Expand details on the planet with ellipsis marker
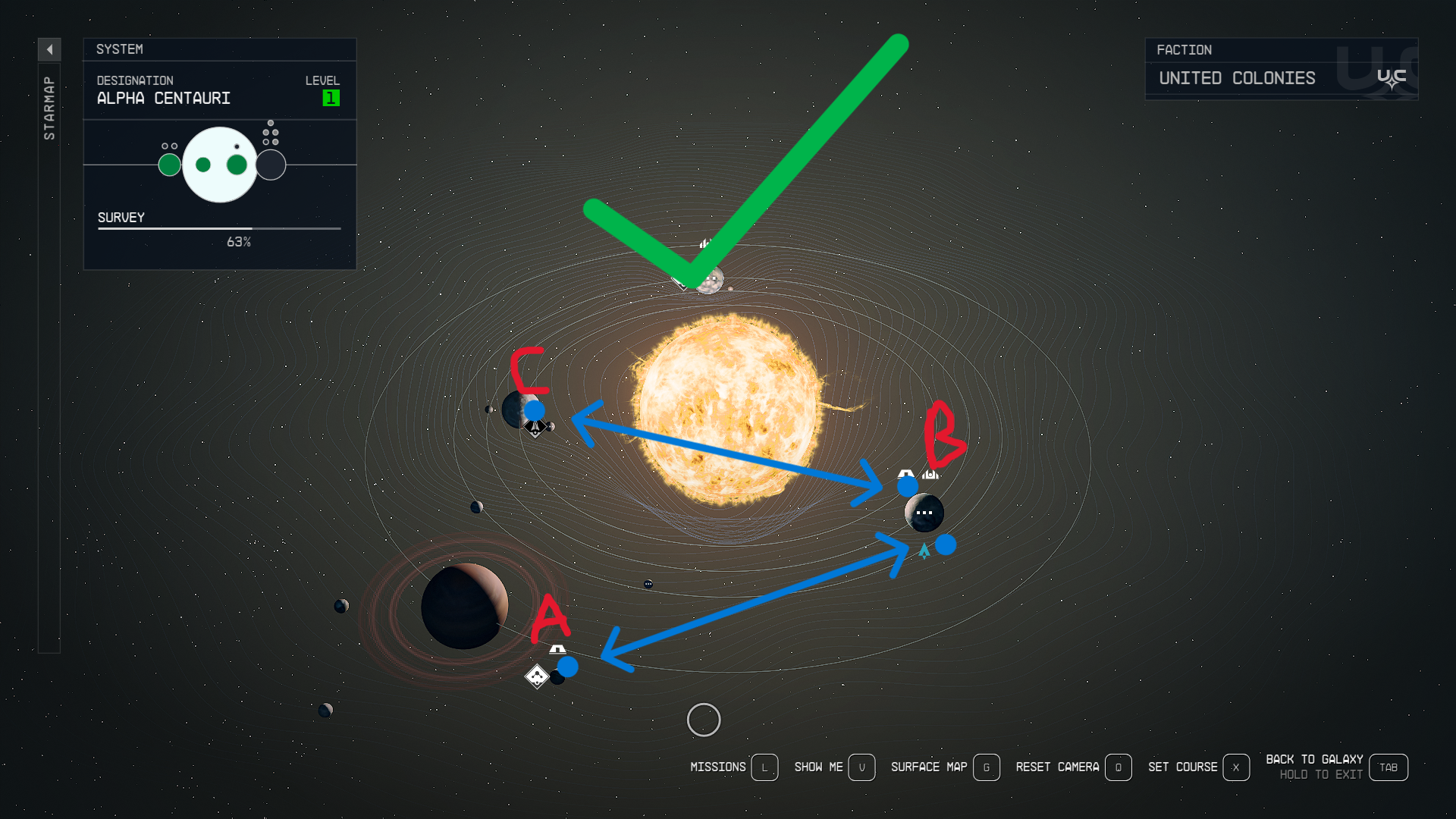This screenshot has width=1456, height=819. click(924, 513)
